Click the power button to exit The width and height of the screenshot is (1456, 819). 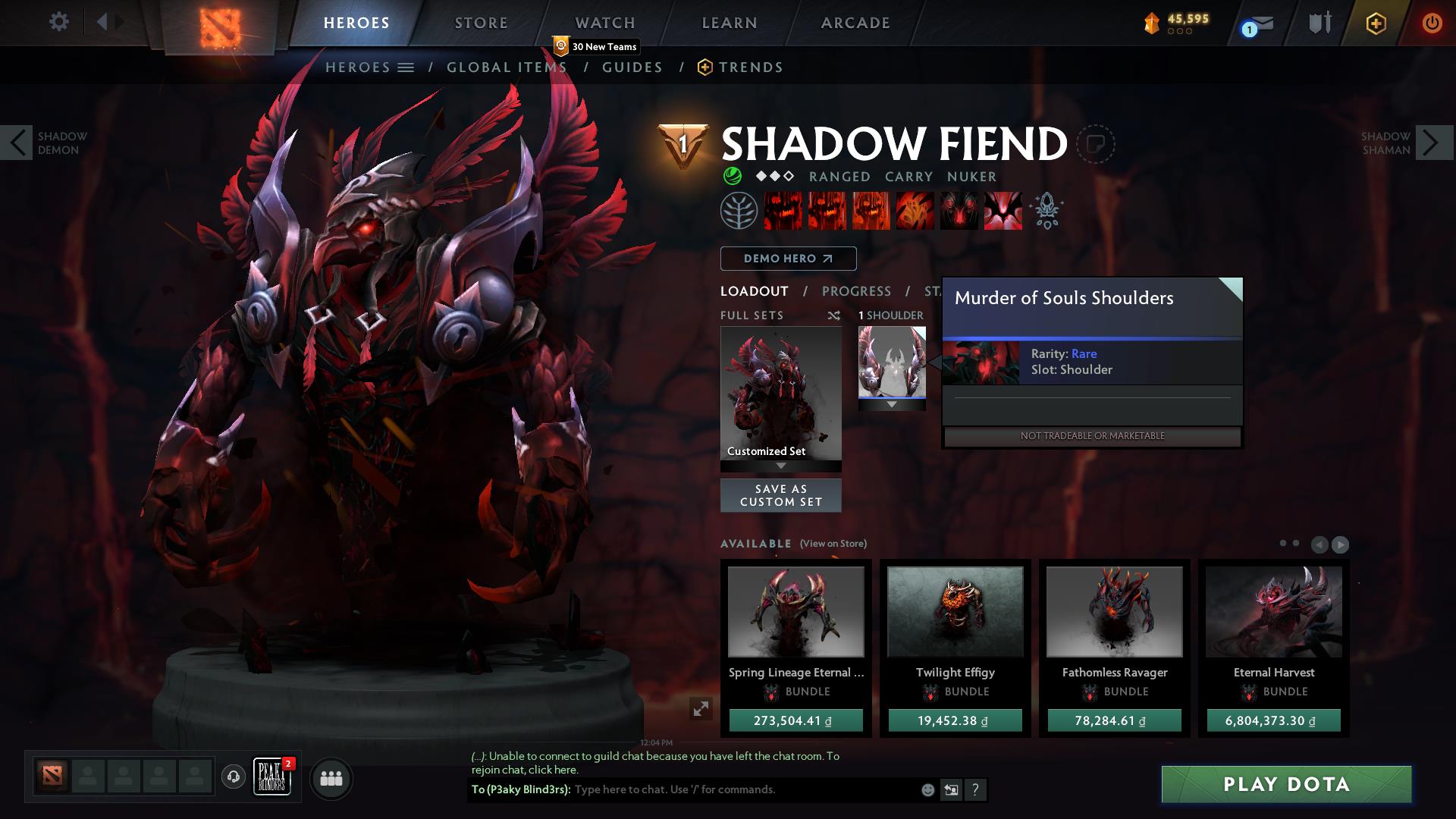coord(1432,23)
